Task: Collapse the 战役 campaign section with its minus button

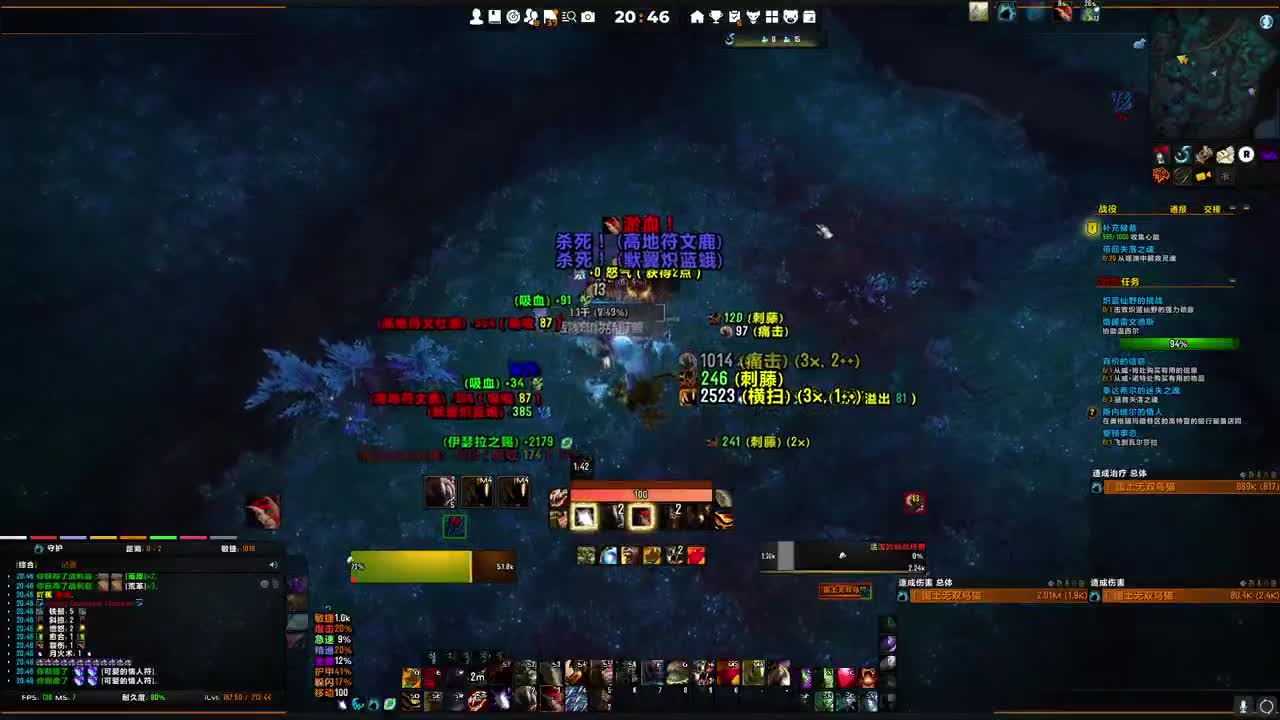Action: [x=1232, y=208]
